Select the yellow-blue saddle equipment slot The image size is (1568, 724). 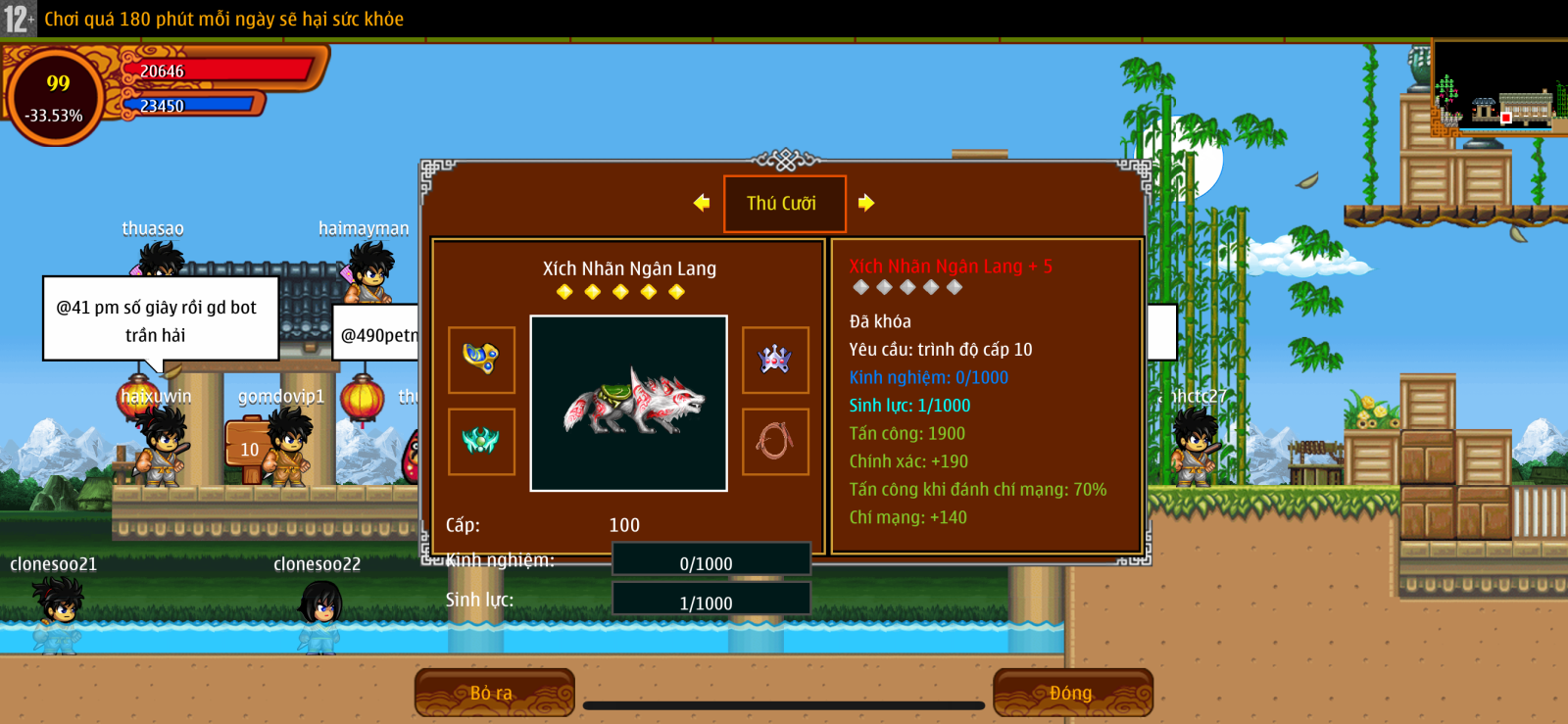pyautogui.click(x=481, y=360)
